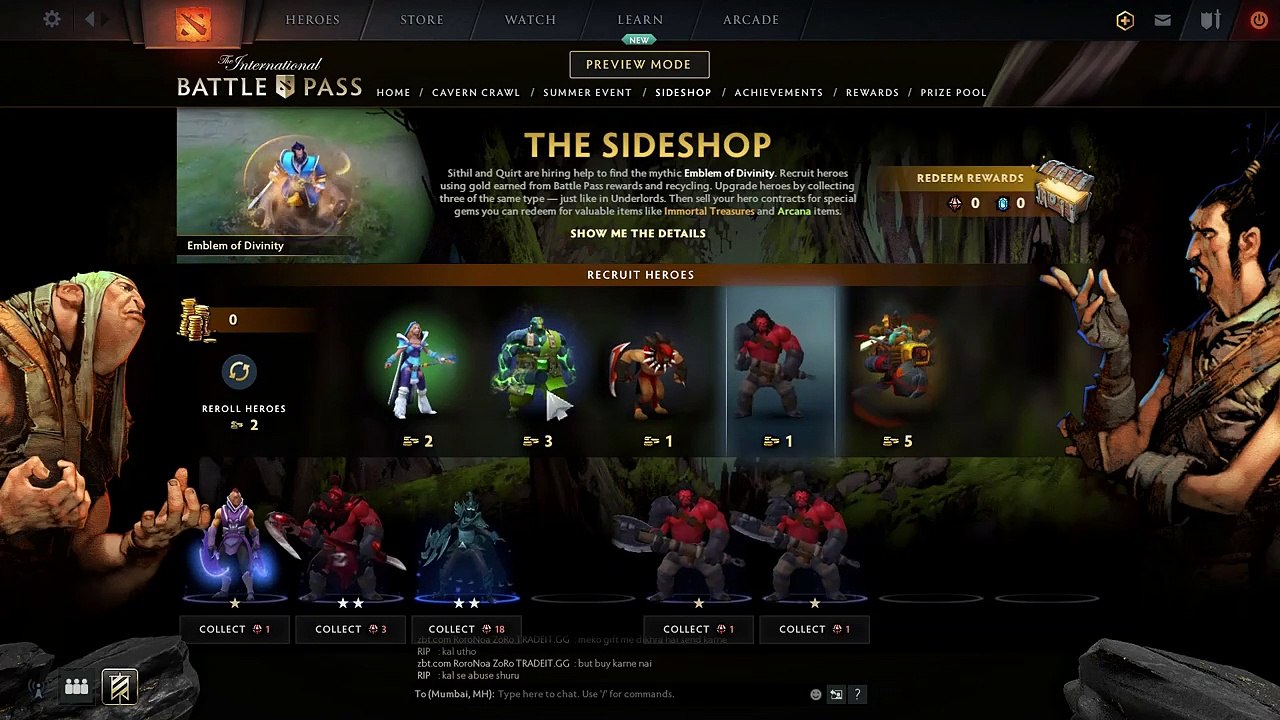Screen dimensions: 1280x720
Task: Collect Anti-Mage contract for 1 gem
Action: (234, 629)
